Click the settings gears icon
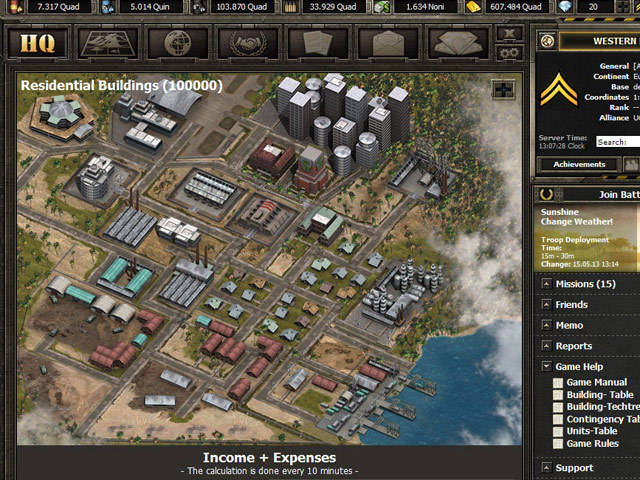 pyautogui.click(x=510, y=51)
